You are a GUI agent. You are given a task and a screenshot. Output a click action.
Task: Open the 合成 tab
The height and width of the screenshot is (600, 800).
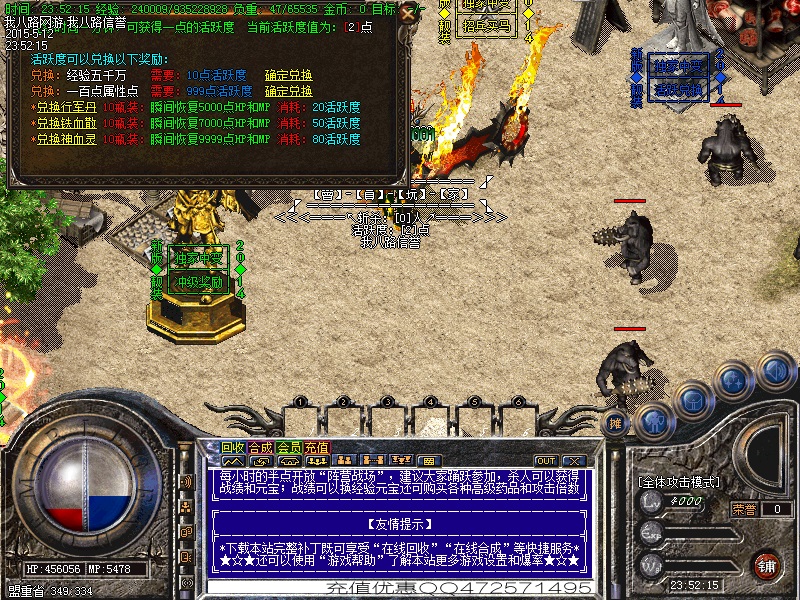click(x=260, y=447)
